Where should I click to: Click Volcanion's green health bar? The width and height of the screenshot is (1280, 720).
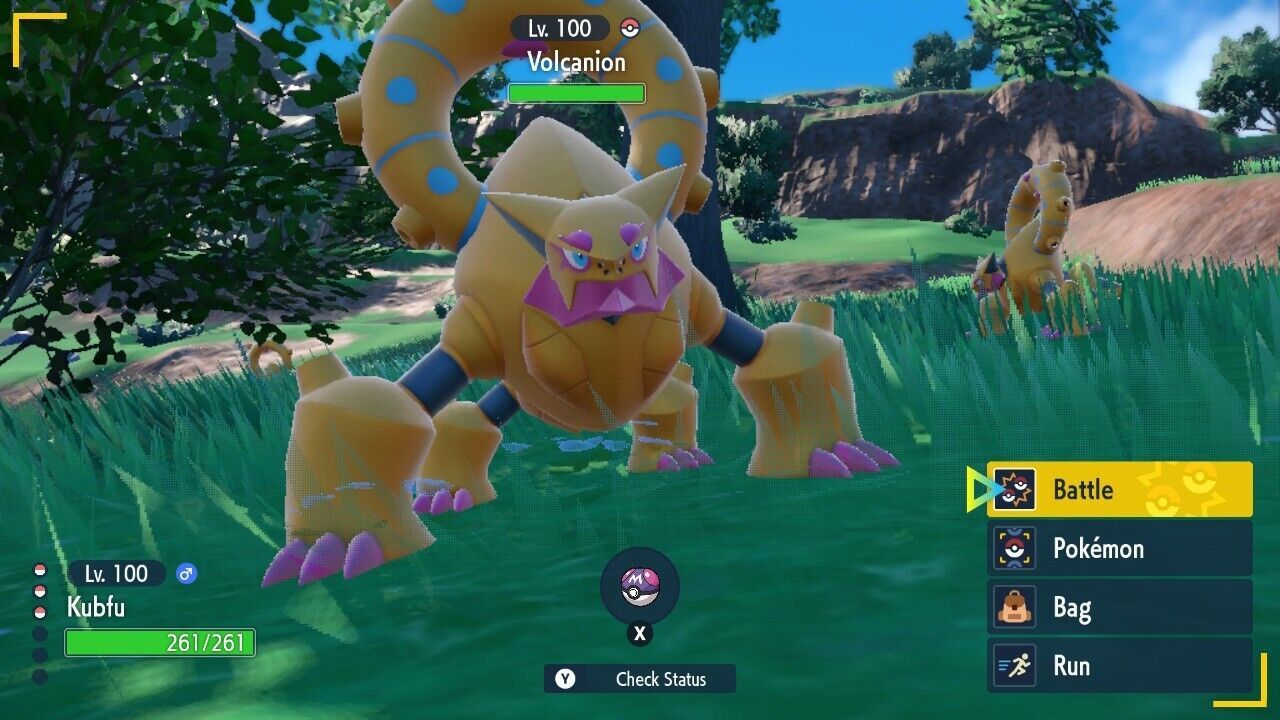tap(575, 92)
